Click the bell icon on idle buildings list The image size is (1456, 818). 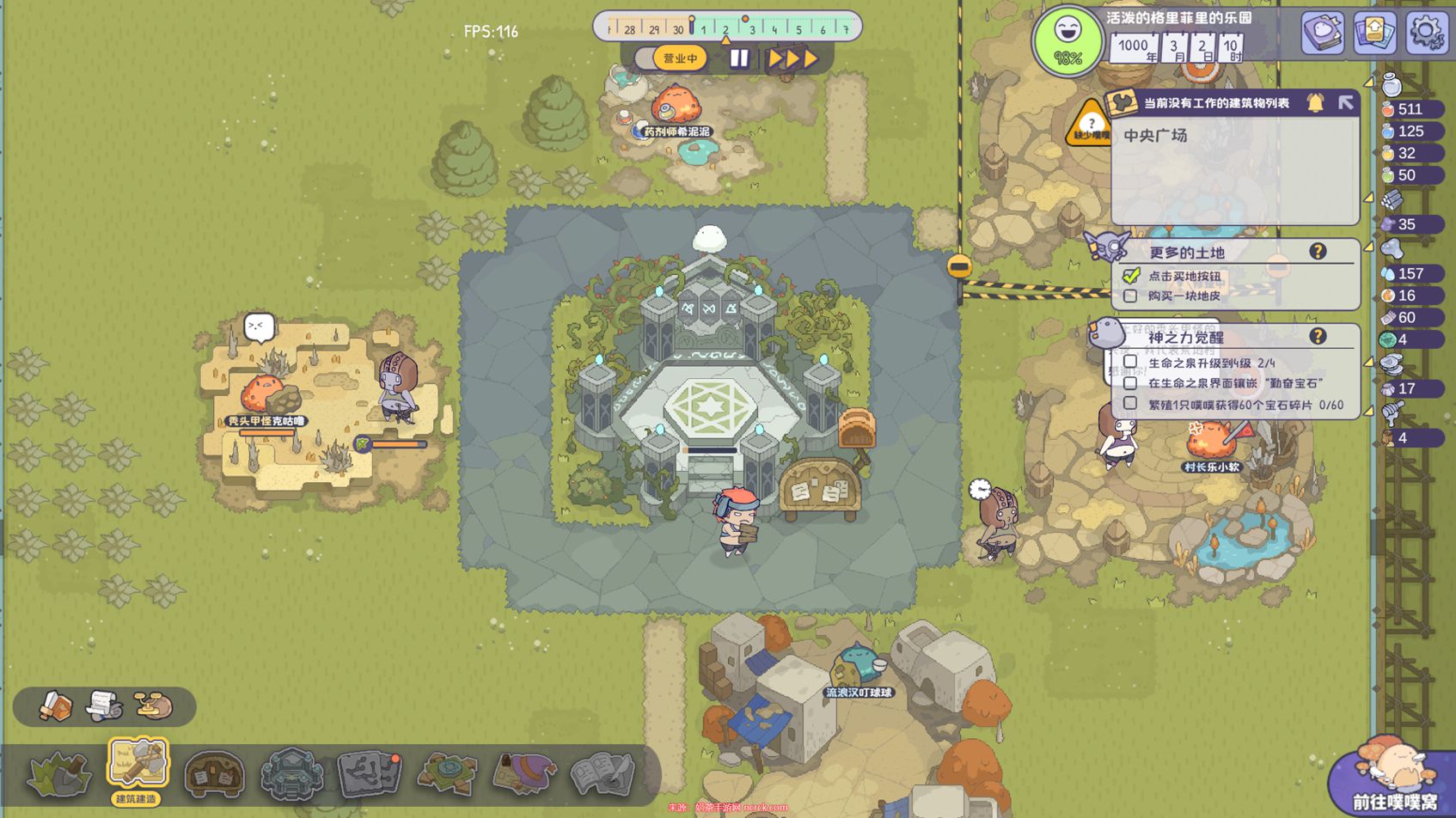pos(1315,102)
